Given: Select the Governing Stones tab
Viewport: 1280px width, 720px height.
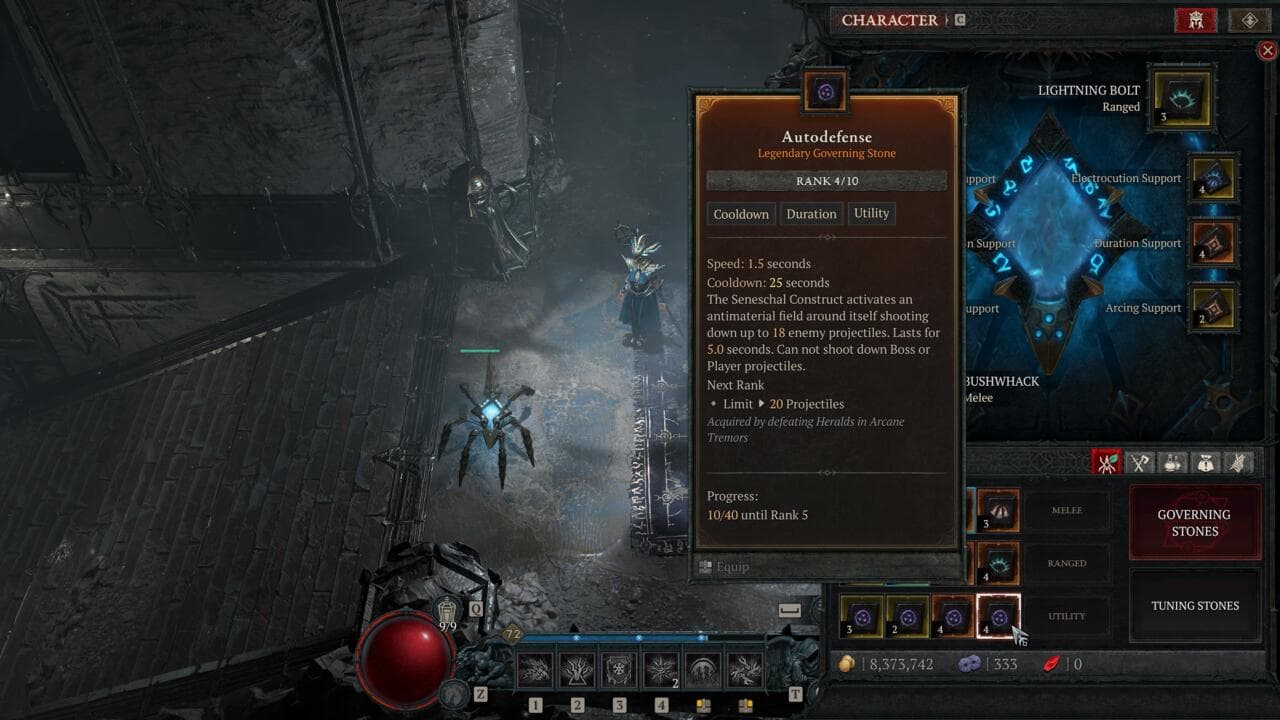Looking at the screenshot, I should (1195, 522).
